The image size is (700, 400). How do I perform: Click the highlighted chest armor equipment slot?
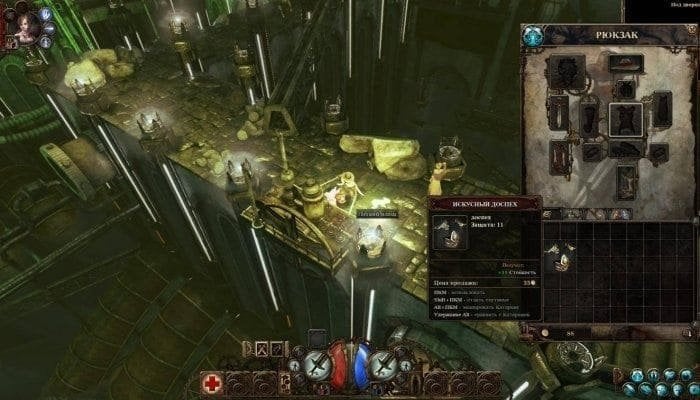pos(625,119)
